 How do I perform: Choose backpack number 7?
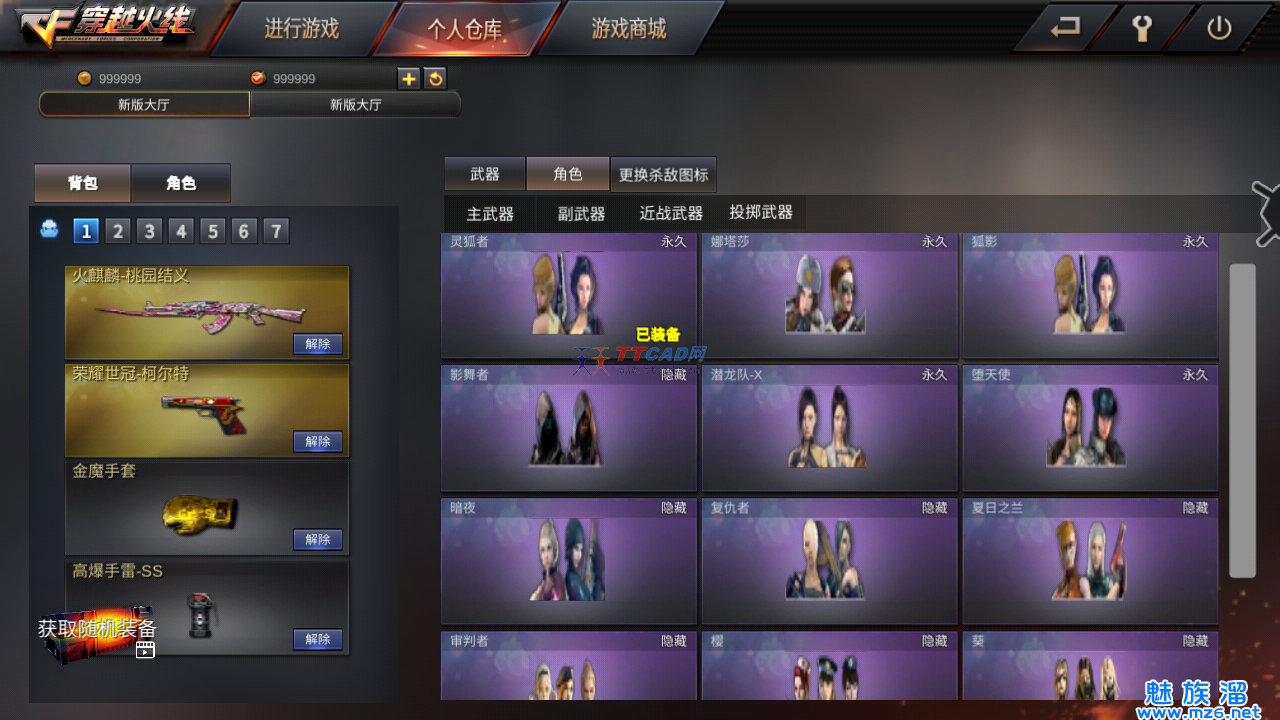click(275, 232)
